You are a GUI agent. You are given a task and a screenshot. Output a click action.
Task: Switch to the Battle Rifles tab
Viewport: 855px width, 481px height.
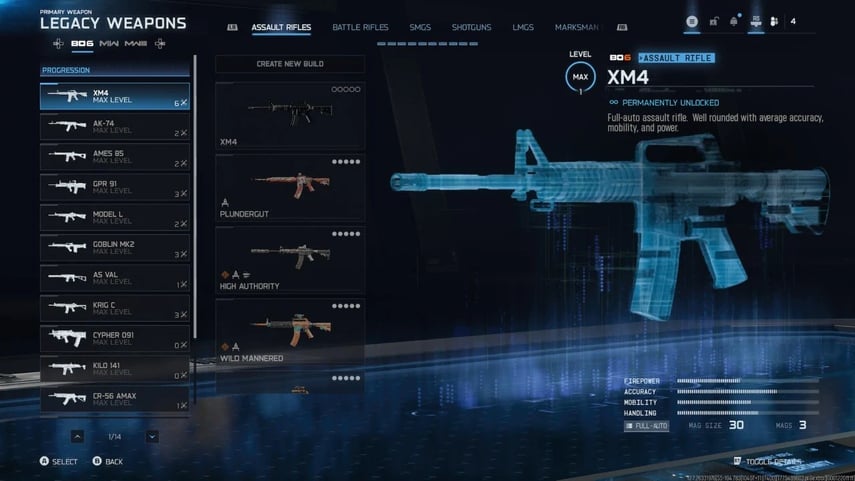click(x=360, y=27)
